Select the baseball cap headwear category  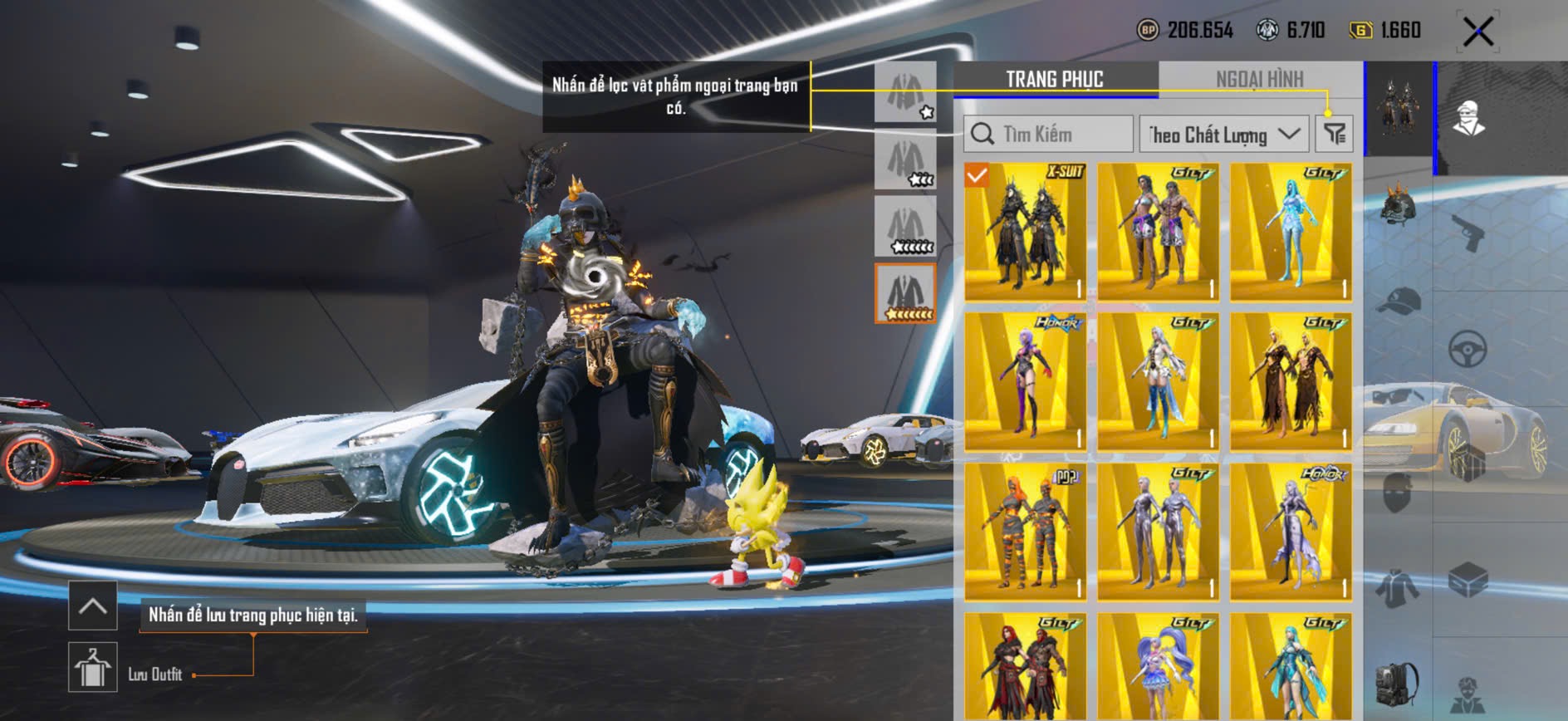pos(1399,301)
